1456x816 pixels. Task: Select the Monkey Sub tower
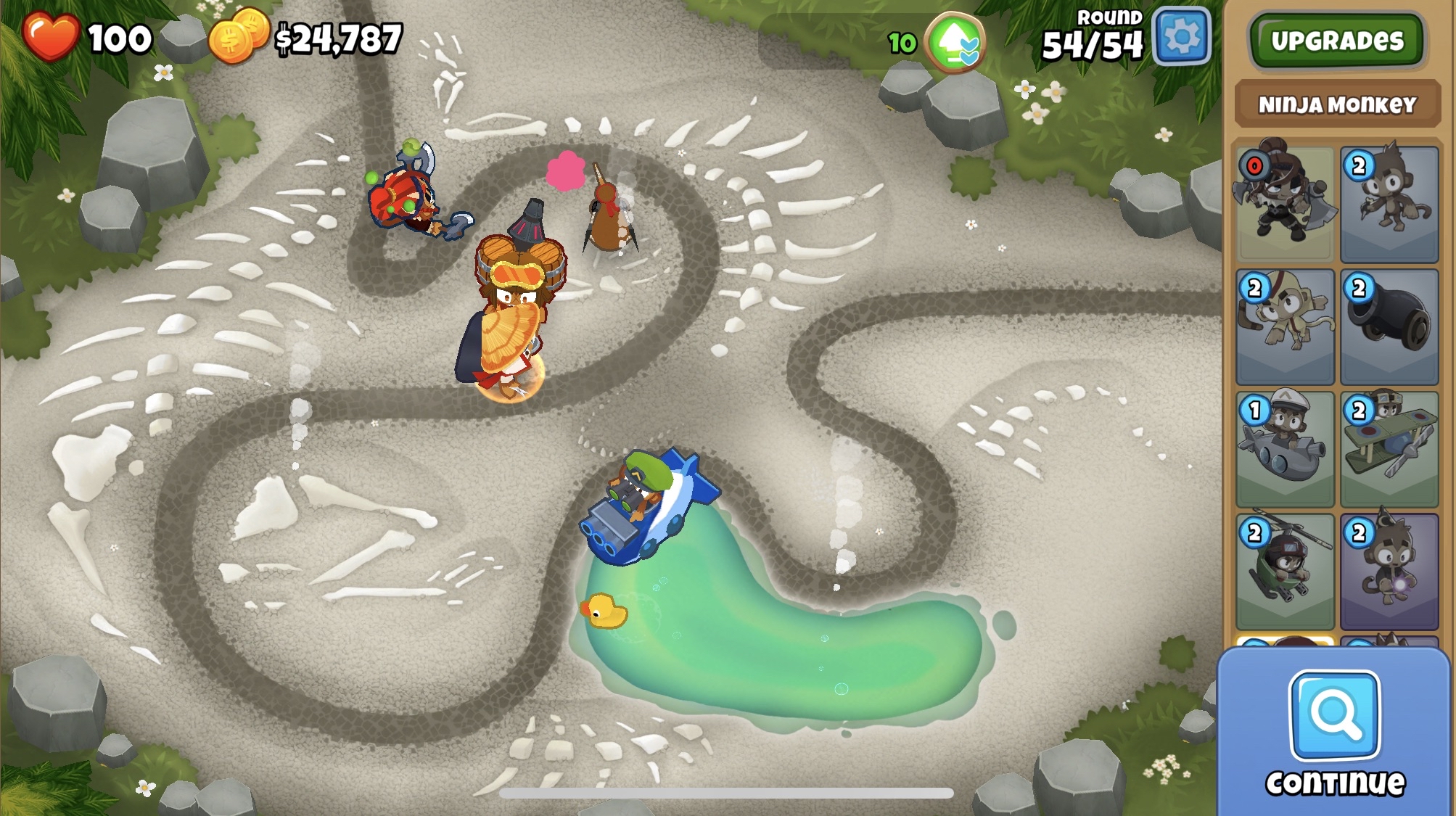1285,449
